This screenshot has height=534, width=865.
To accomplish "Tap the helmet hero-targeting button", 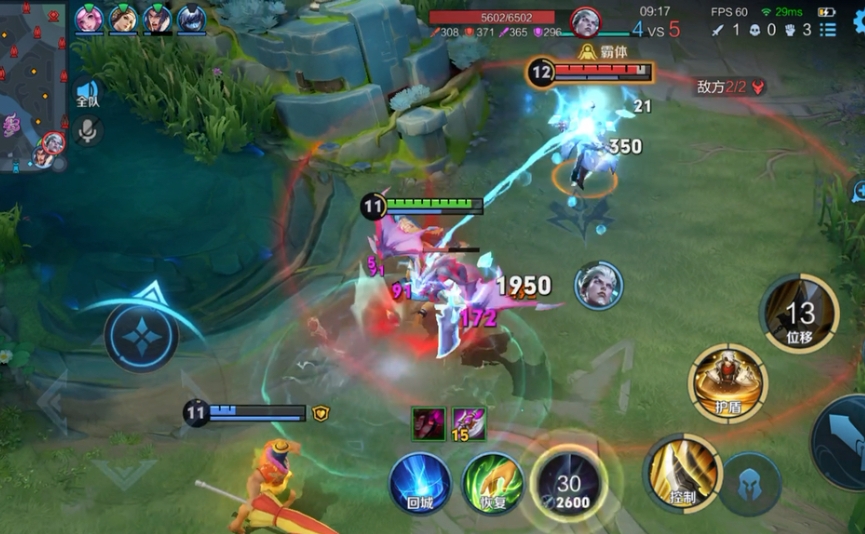I will click(749, 483).
